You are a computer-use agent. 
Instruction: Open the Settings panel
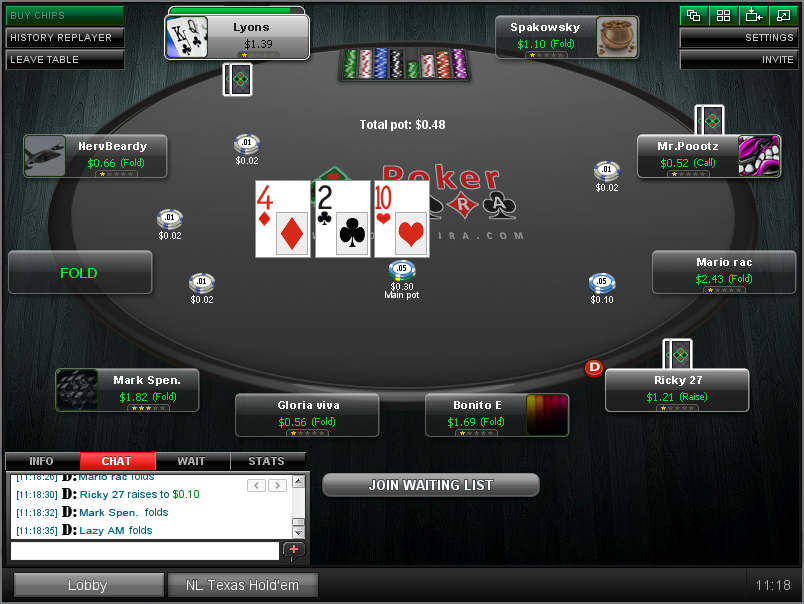coord(739,38)
